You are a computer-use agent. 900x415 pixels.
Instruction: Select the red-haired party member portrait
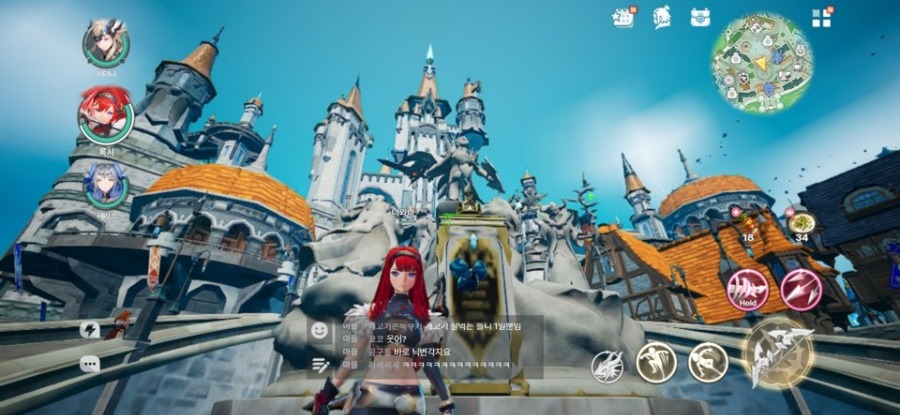pyautogui.click(x=105, y=113)
